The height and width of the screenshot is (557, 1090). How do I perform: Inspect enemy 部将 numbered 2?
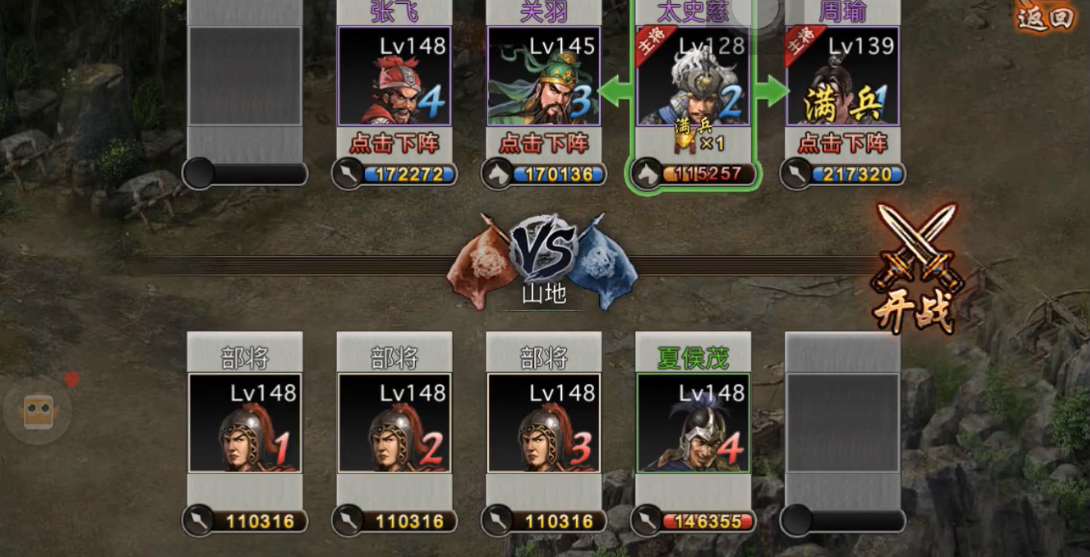394,422
